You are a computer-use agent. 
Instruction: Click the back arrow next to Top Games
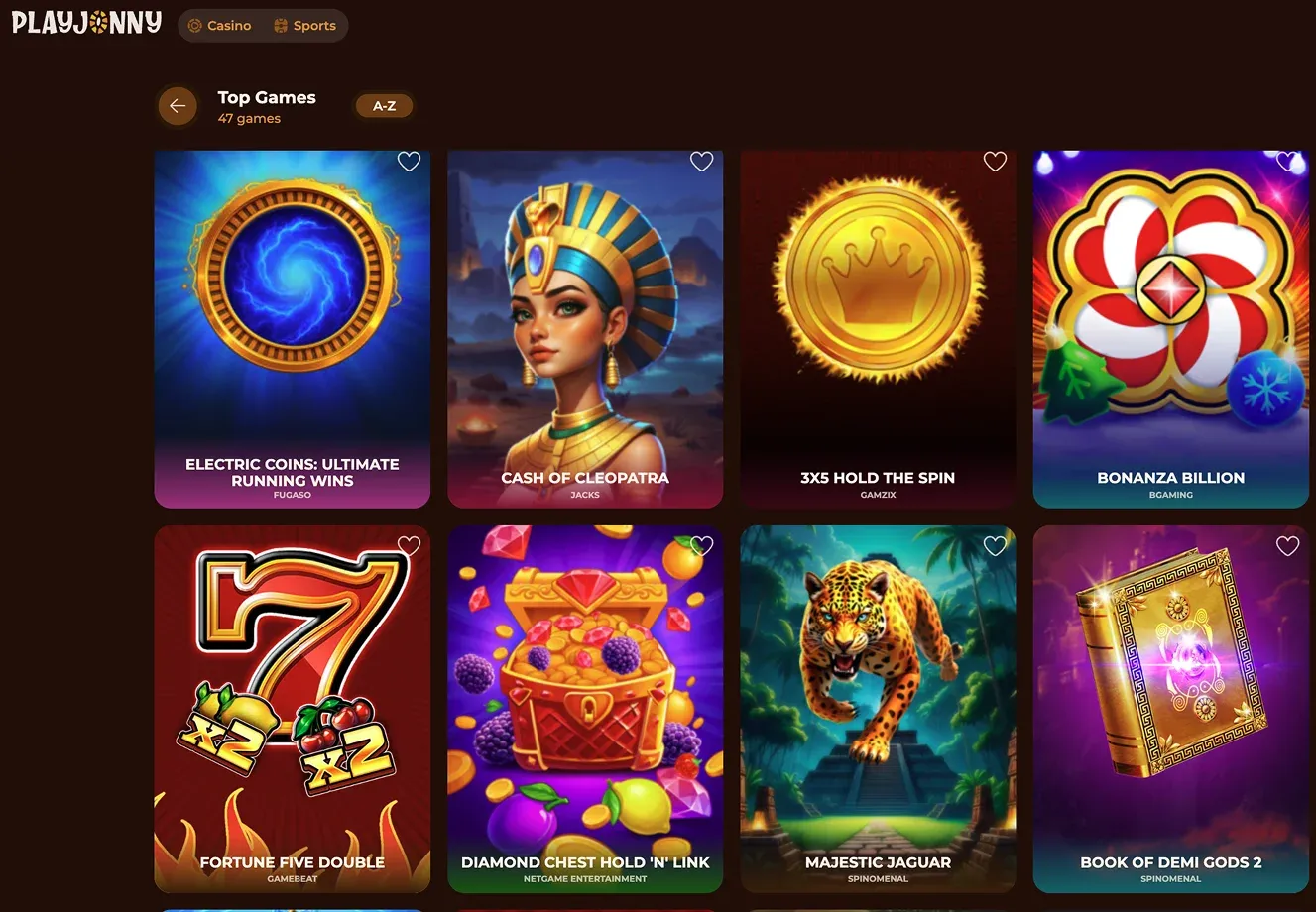178,105
